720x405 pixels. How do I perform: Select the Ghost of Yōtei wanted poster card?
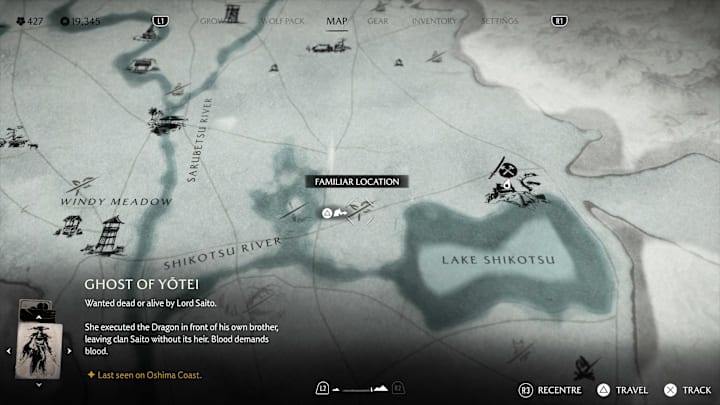38,349
